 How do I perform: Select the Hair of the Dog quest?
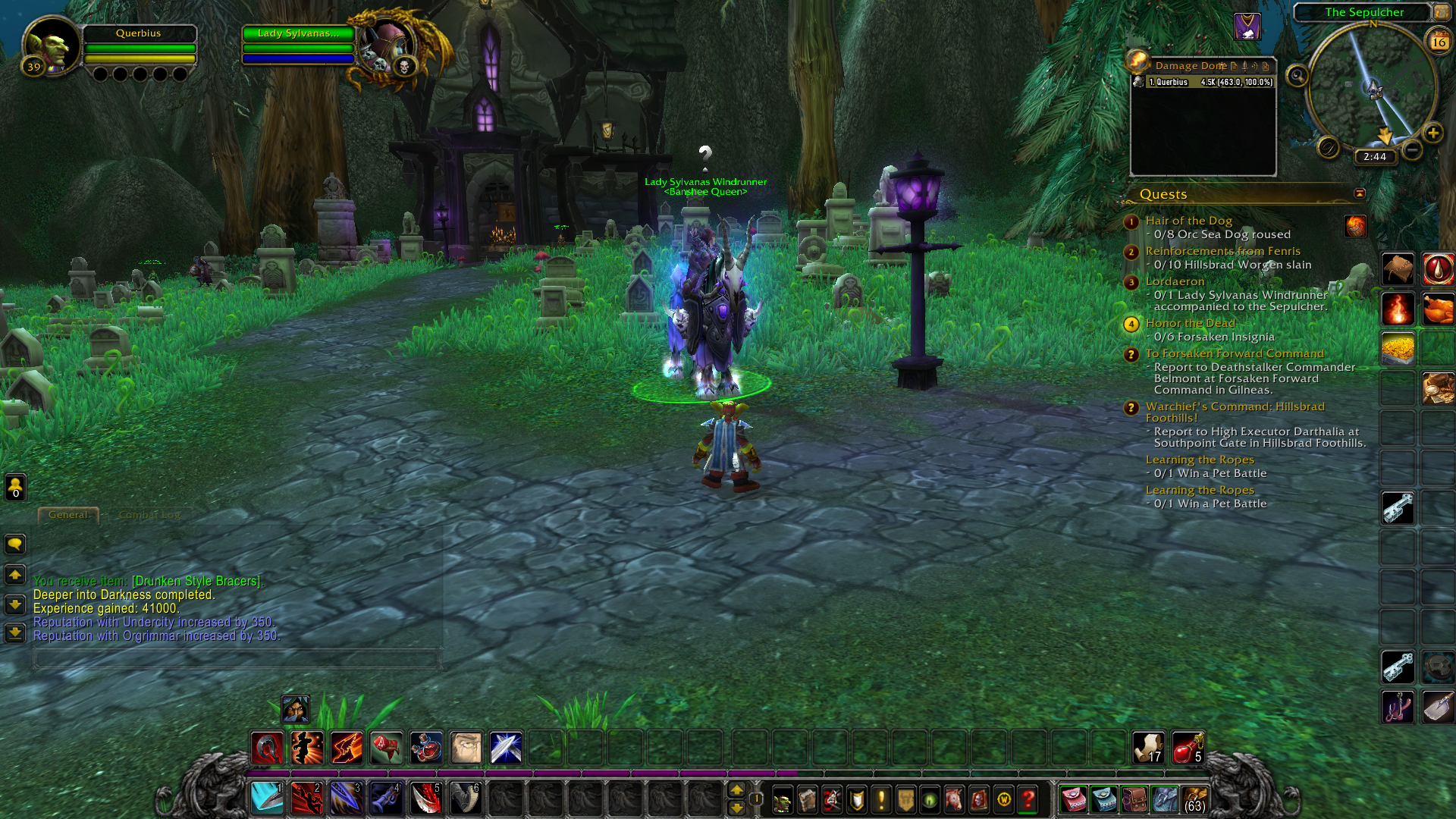point(1188,221)
